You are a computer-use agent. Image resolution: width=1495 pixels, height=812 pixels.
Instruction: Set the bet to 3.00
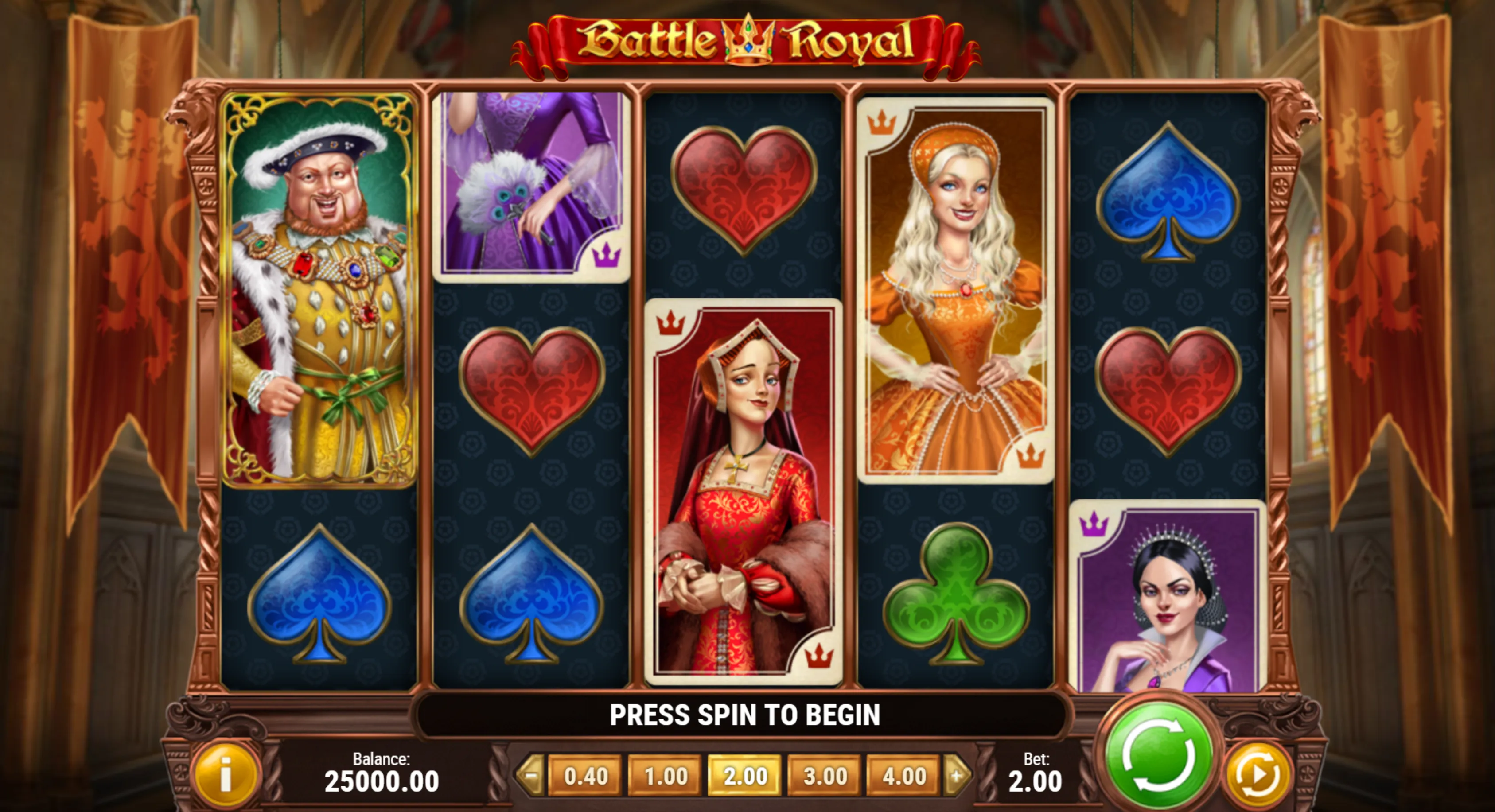[825, 776]
